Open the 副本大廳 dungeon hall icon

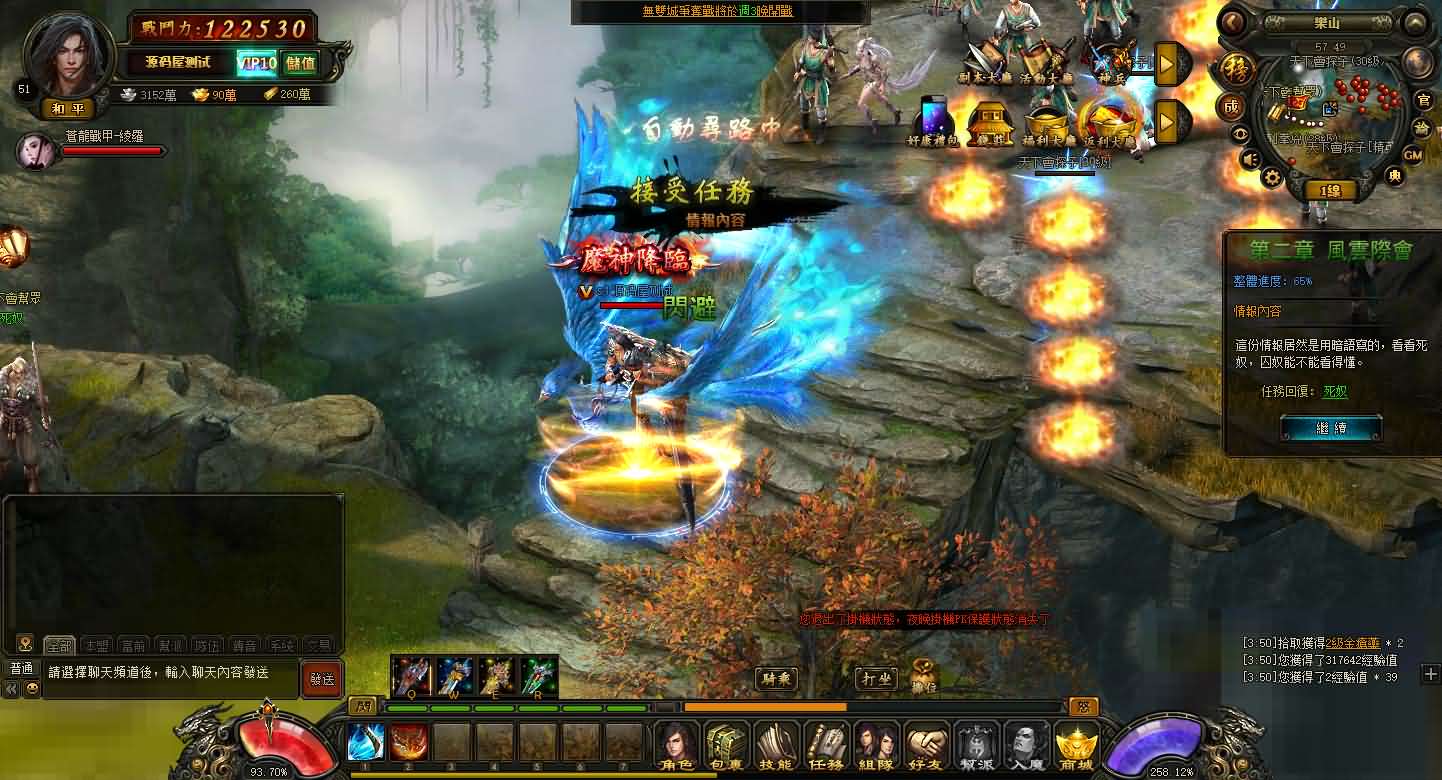point(983,57)
